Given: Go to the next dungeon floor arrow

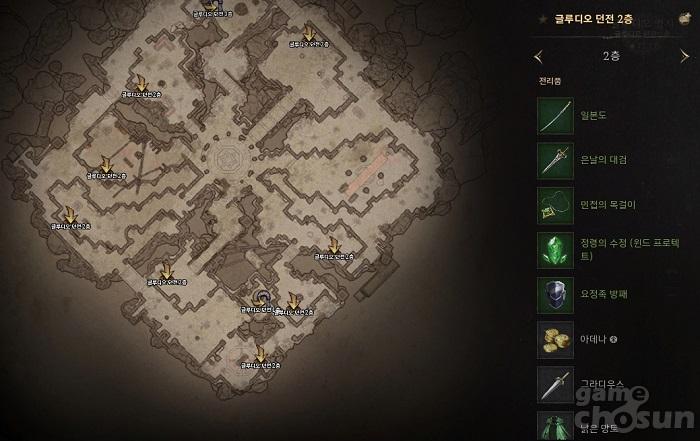Looking at the screenshot, I should (685, 56).
